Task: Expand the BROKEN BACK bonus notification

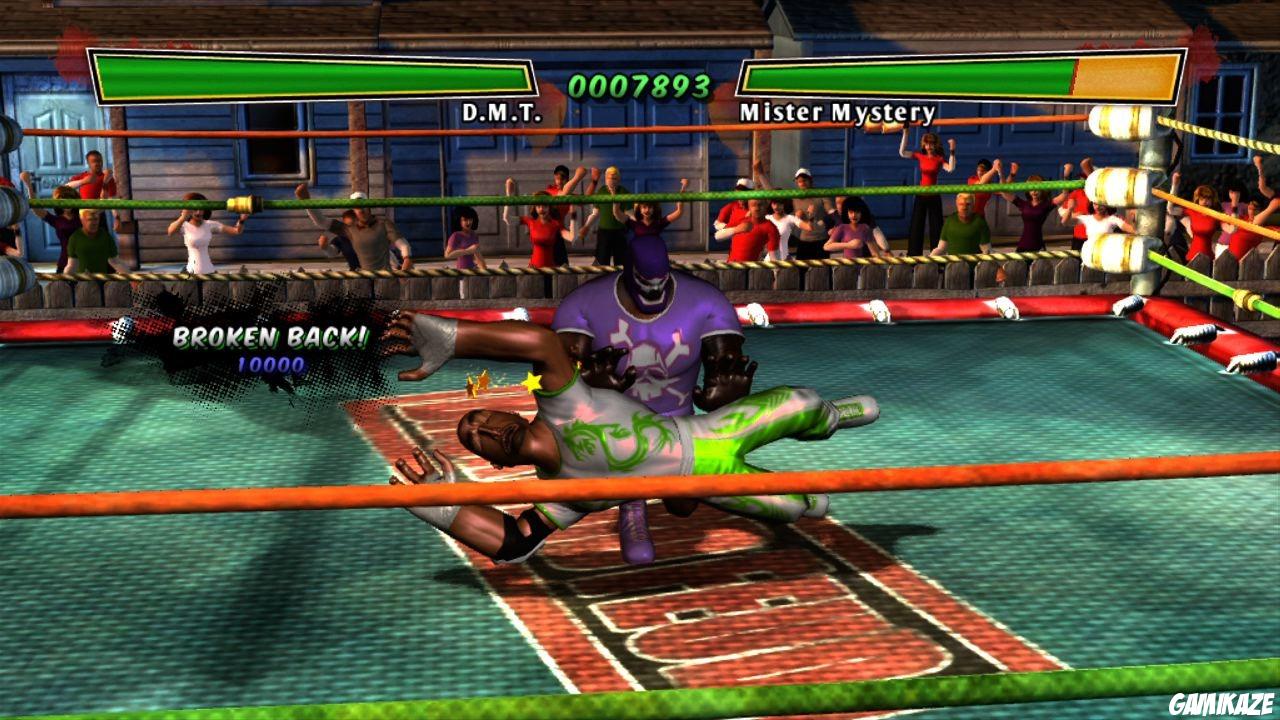Action: tap(269, 340)
